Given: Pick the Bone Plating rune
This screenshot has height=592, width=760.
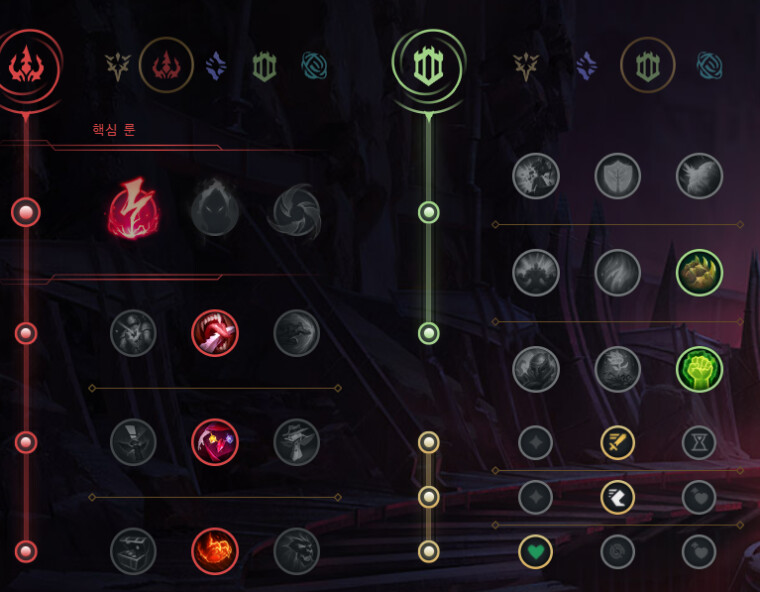Looking at the screenshot, I should coord(700,273).
